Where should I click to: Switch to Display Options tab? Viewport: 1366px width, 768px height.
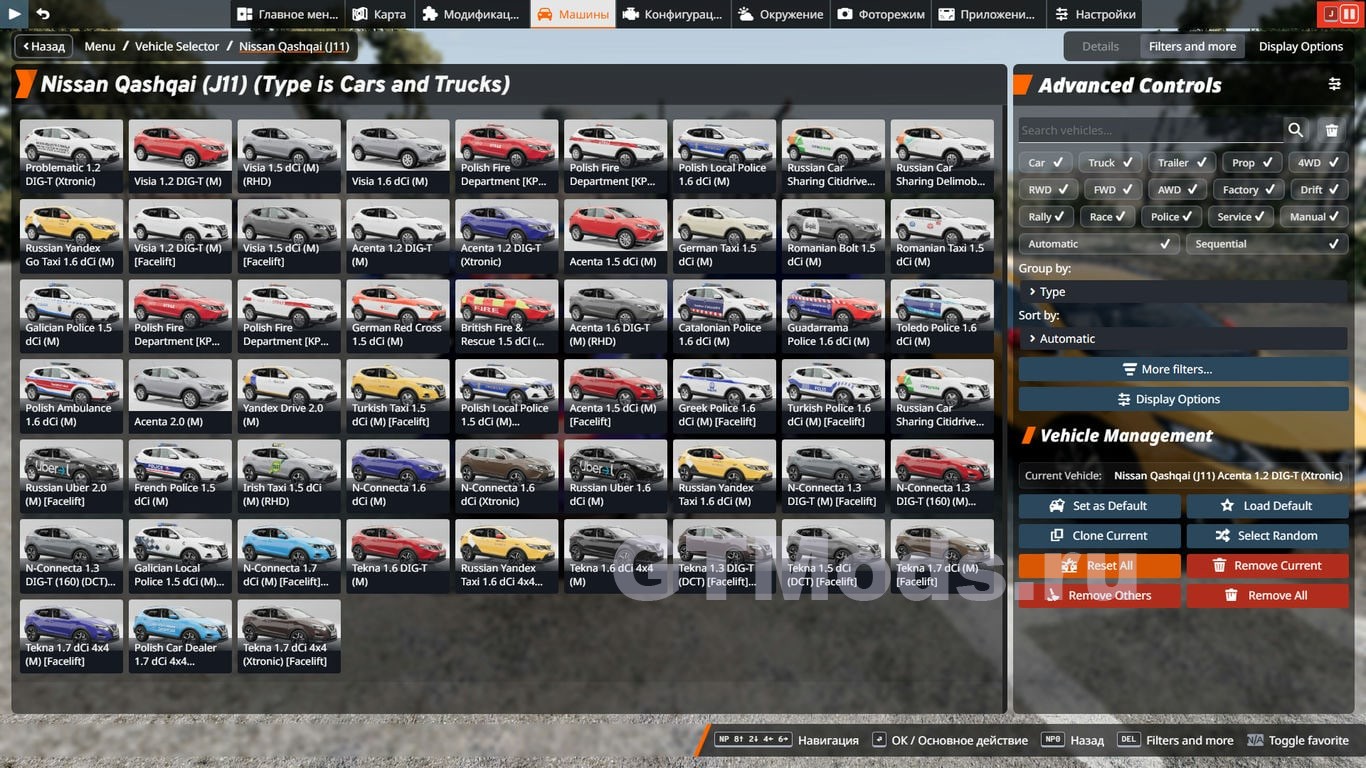point(1300,46)
